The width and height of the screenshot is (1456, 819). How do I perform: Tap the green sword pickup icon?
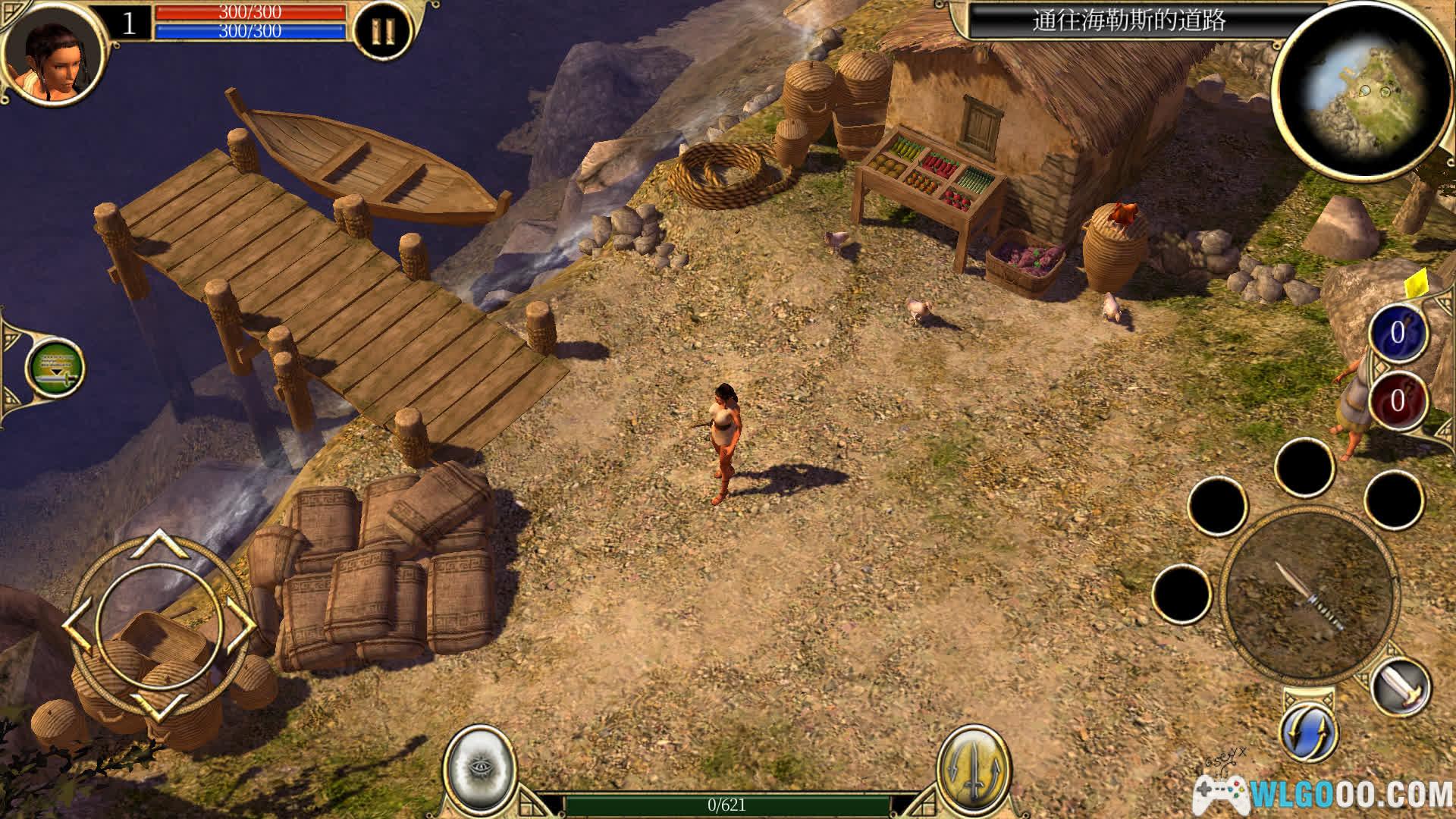pyautogui.click(x=55, y=369)
